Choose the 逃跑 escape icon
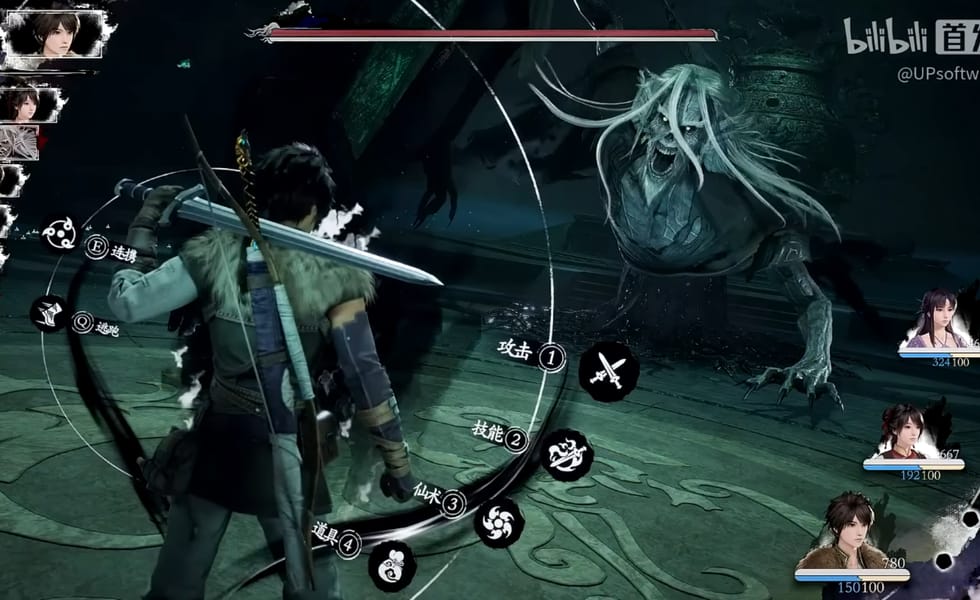Screen dimensions: 980x600 [49, 313]
